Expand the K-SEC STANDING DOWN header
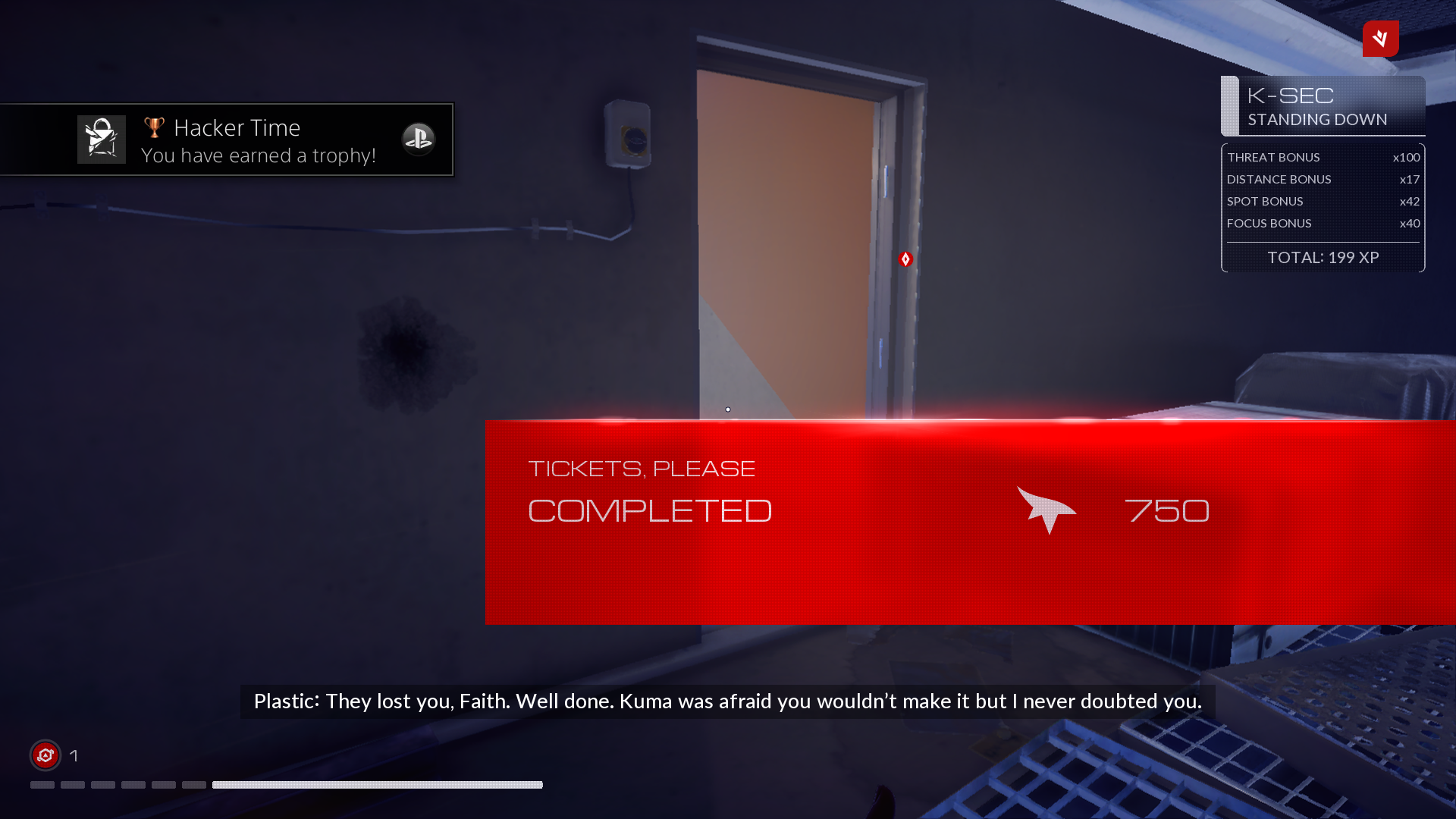This screenshot has width=1456, height=819. (x=1323, y=106)
